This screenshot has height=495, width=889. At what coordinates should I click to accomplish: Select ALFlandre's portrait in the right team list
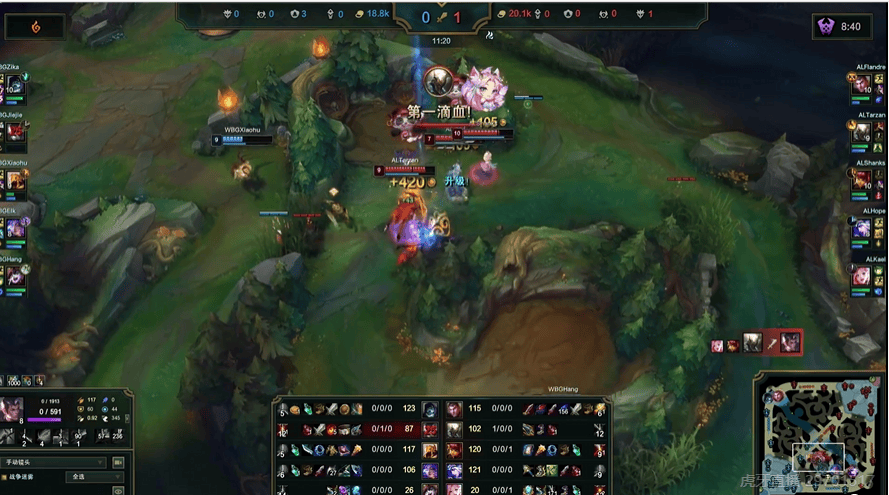(x=861, y=86)
